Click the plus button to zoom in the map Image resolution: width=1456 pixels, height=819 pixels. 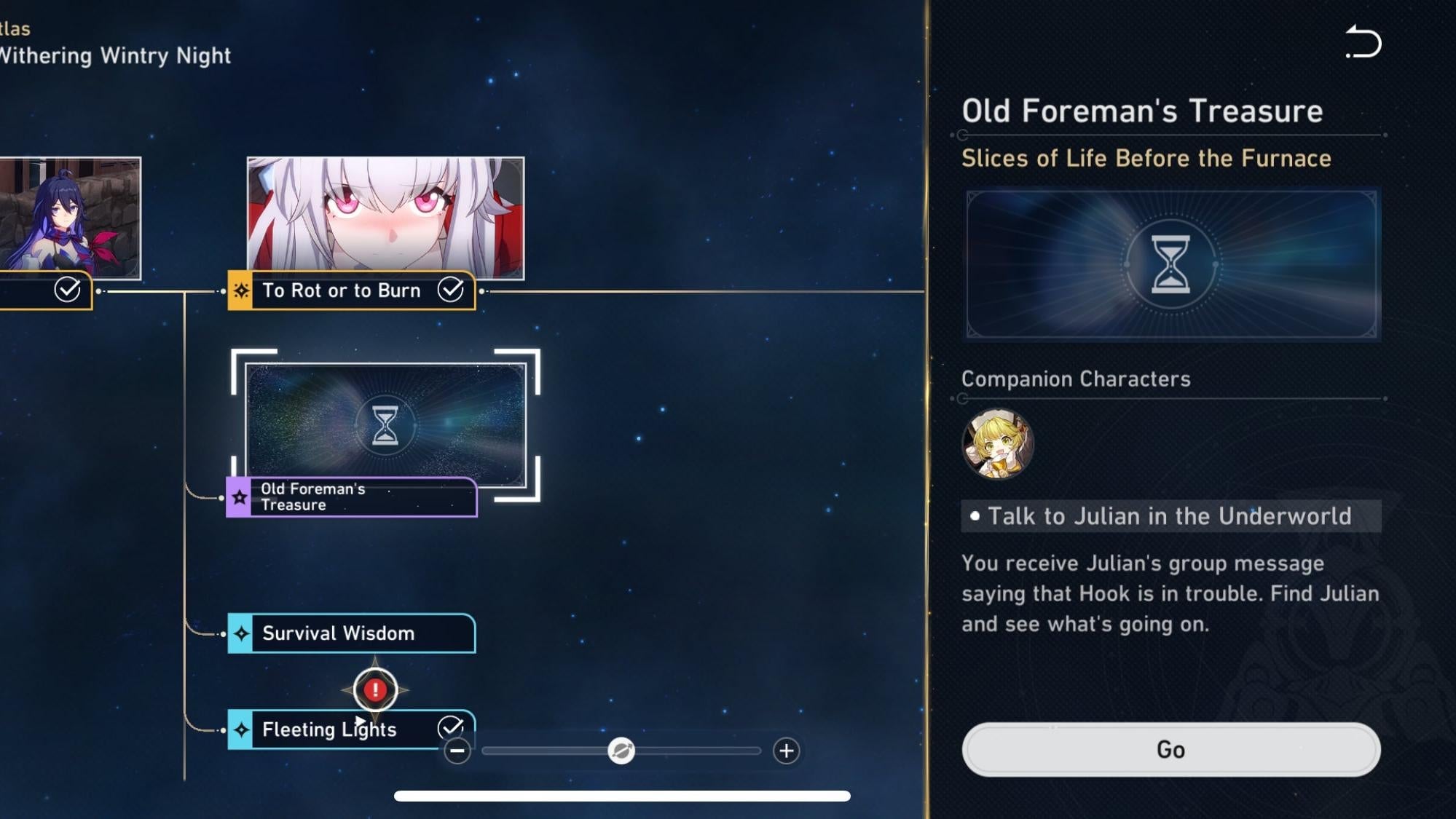click(785, 751)
